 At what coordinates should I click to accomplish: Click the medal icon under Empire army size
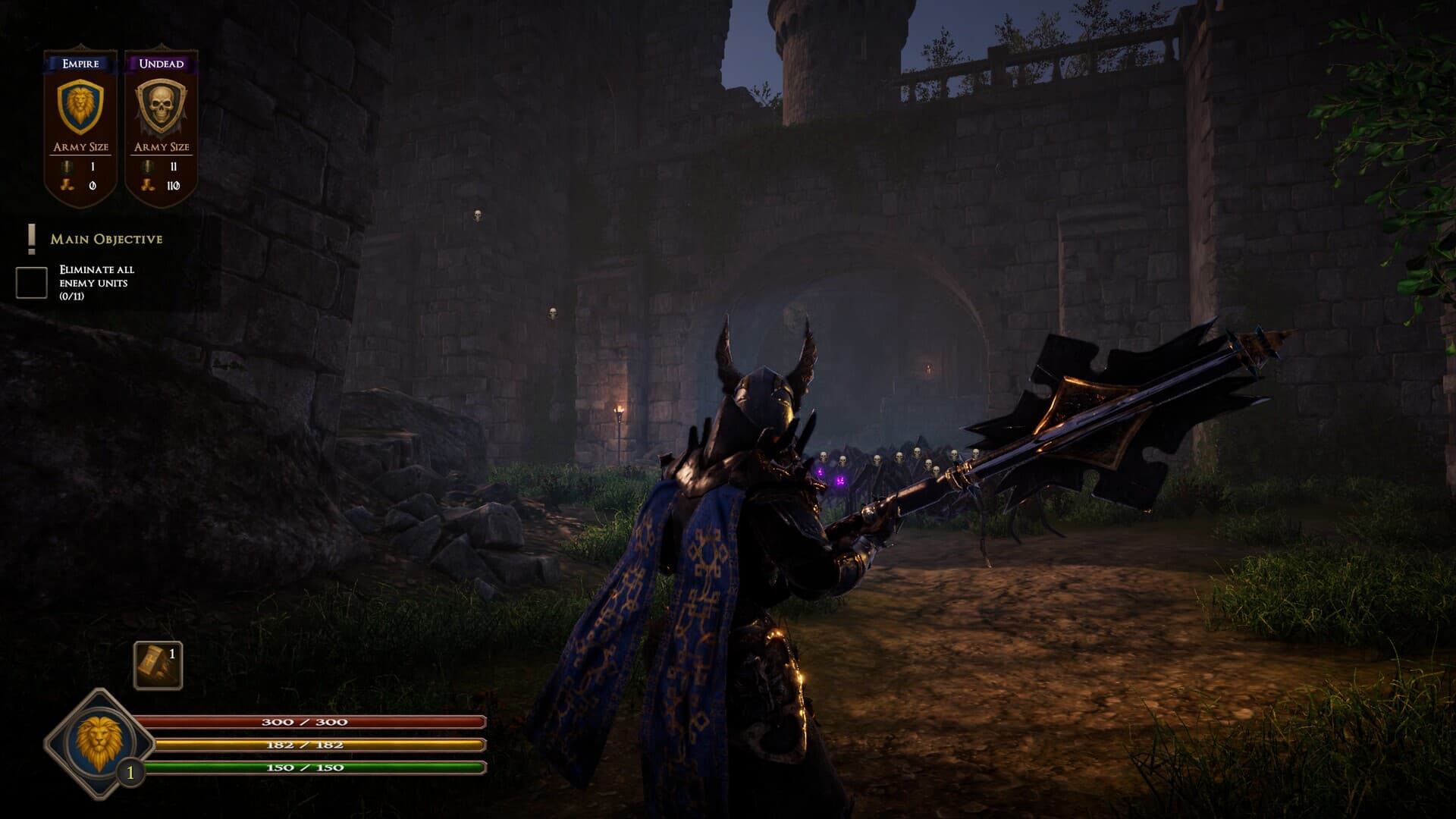coord(67,167)
